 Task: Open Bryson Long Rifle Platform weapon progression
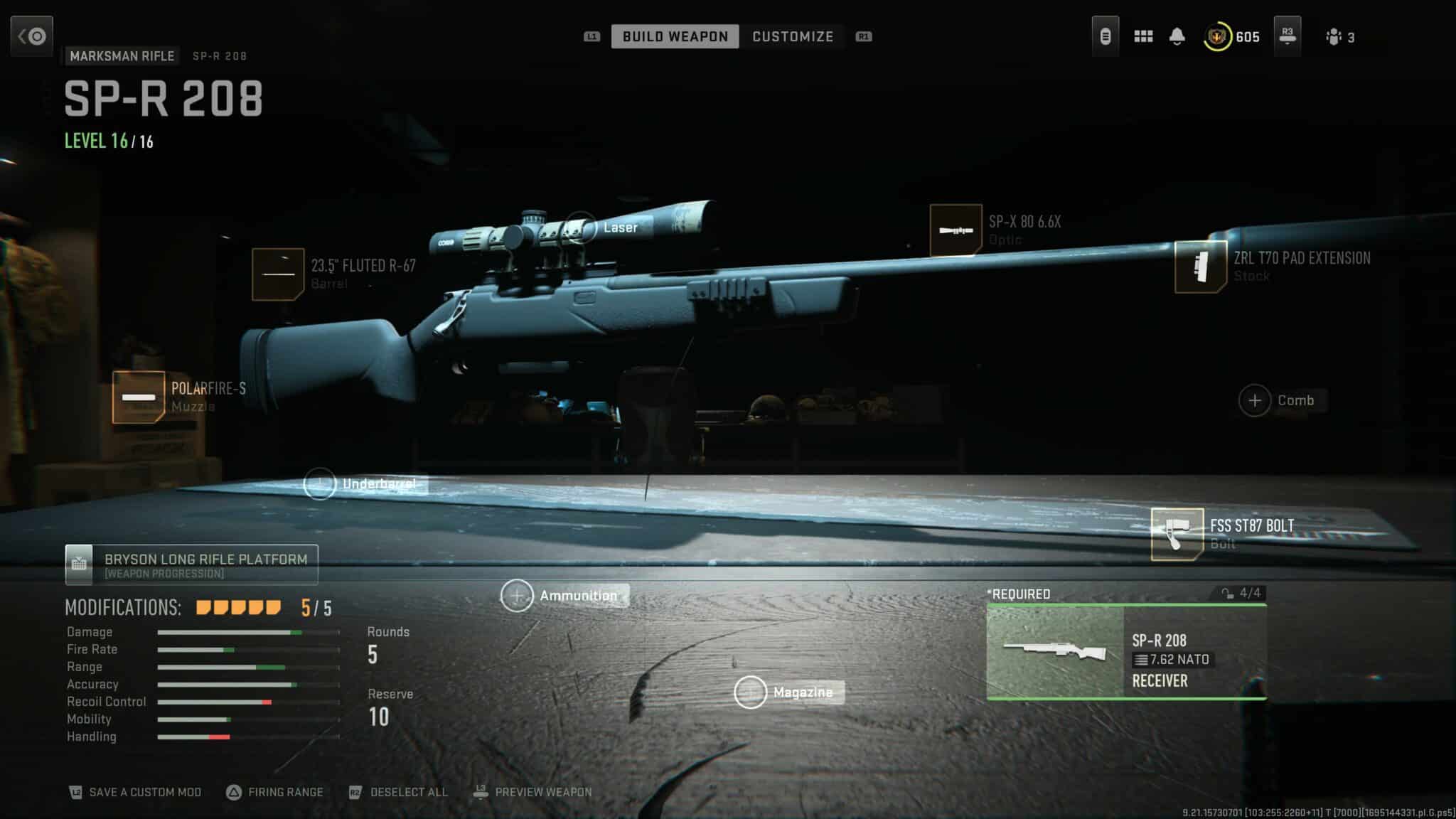tap(191, 565)
